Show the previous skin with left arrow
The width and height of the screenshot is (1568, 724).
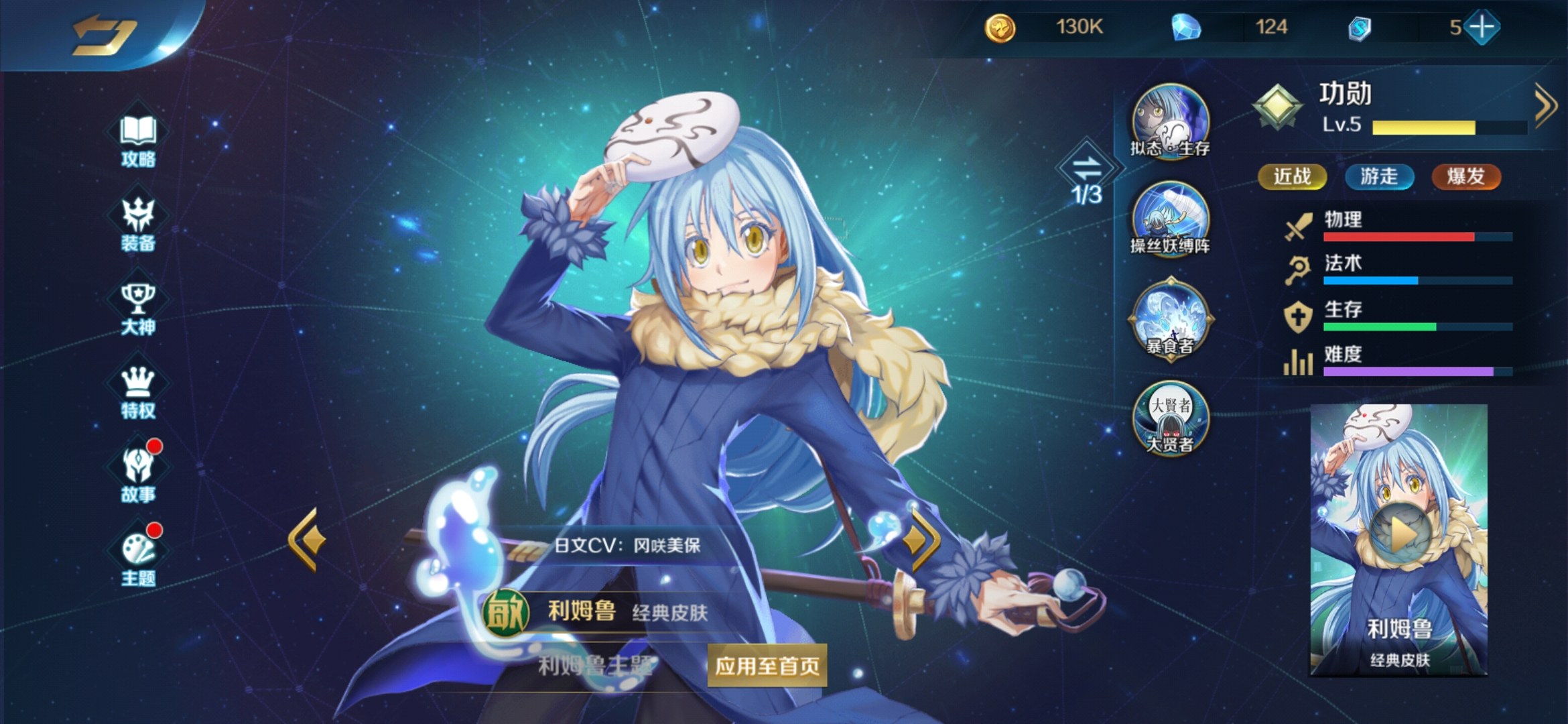click(x=308, y=540)
